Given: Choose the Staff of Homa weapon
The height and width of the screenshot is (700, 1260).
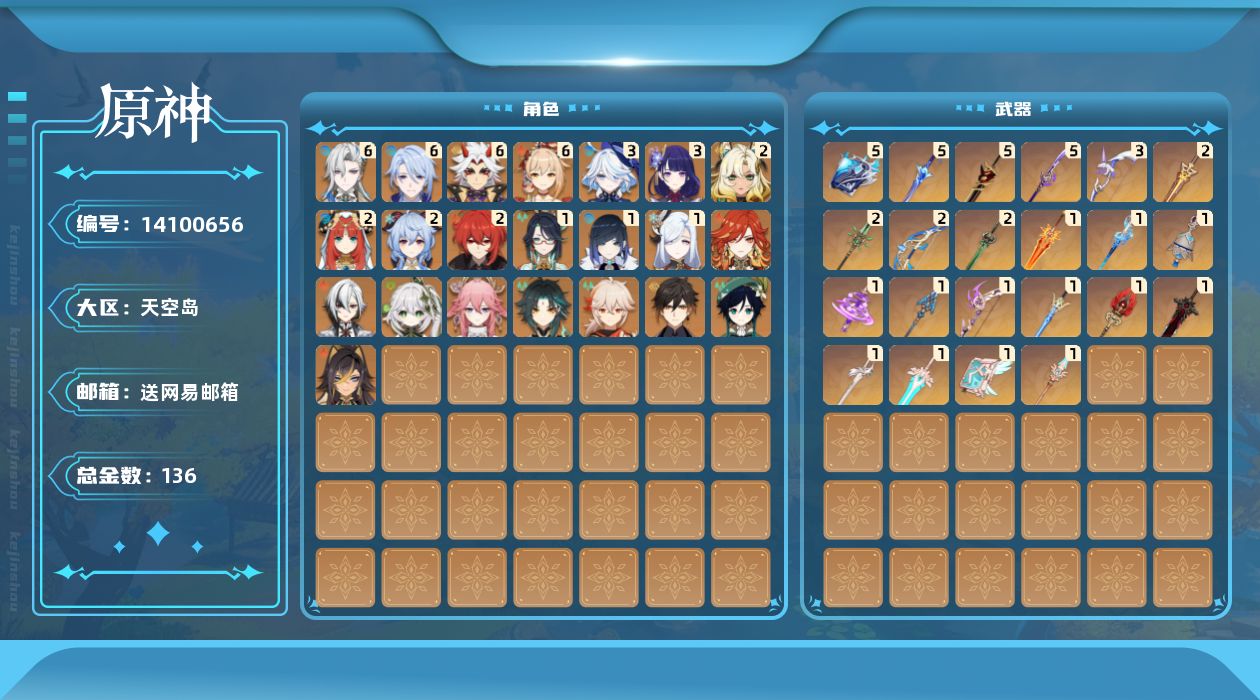Looking at the screenshot, I should pos(985,172).
